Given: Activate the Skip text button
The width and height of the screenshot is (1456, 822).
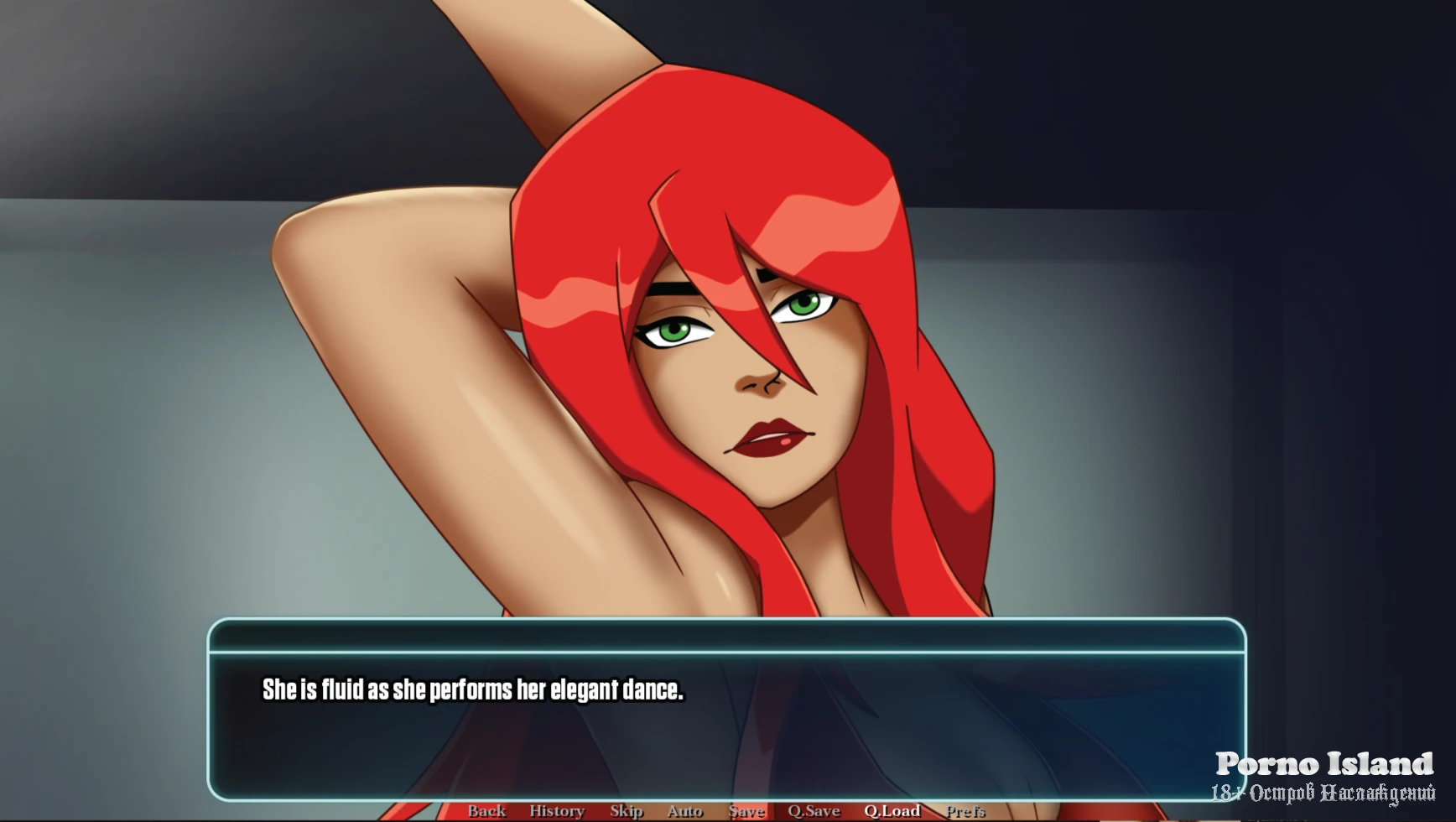Looking at the screenshot, I should pyautogui.click(x=627, y=810).
